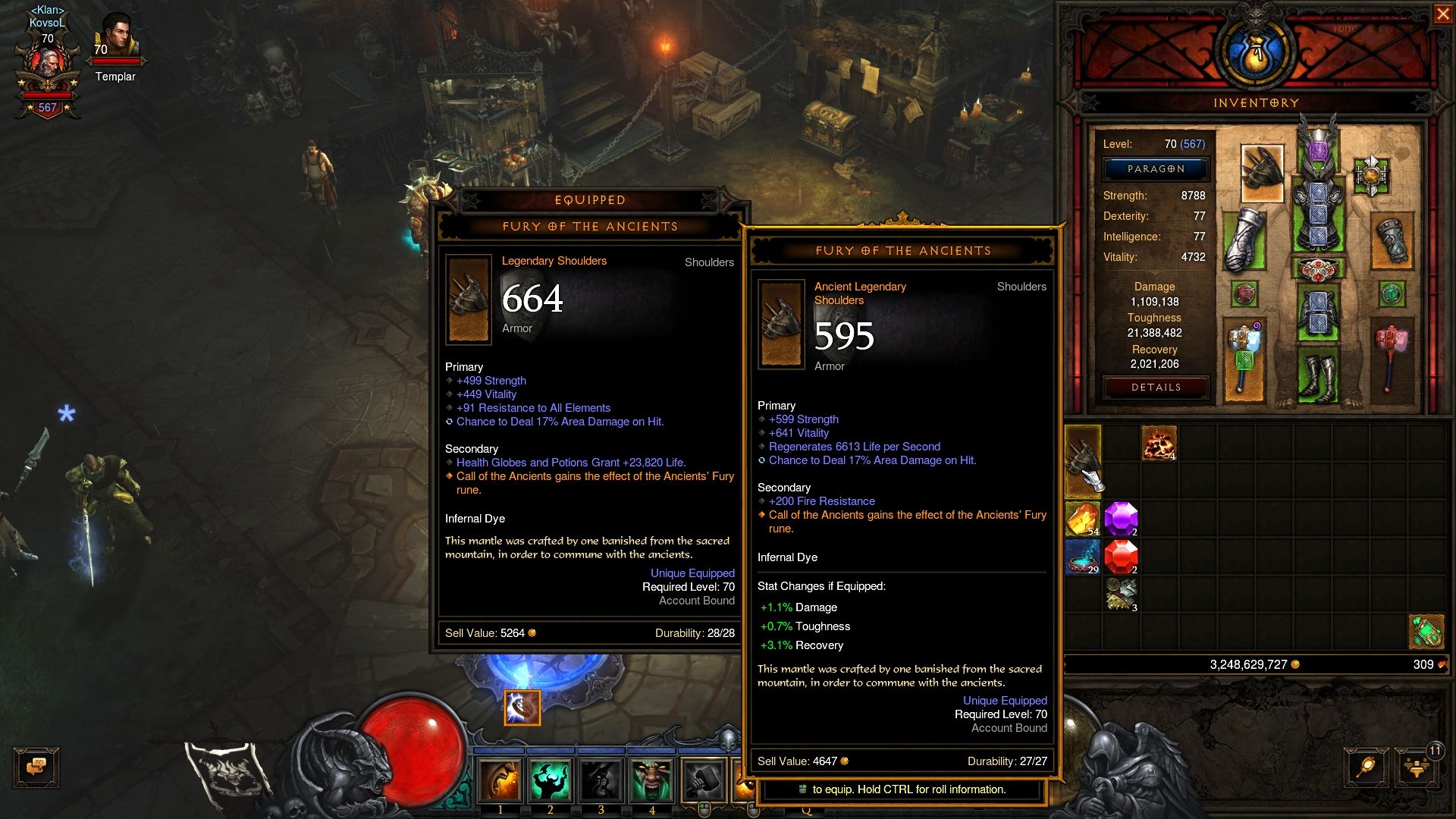Open the Paragon points window

point(1156,169)
